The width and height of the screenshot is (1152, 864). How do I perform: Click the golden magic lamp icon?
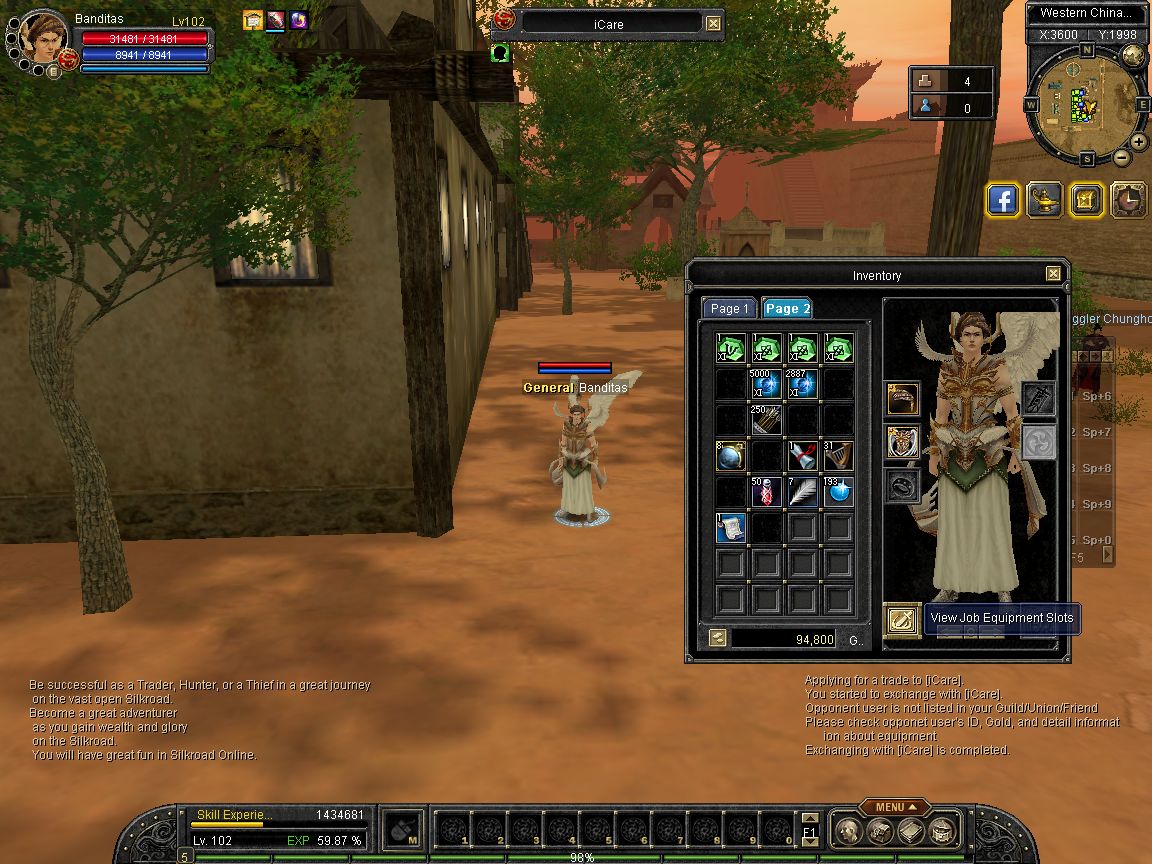click(1045, 200)
